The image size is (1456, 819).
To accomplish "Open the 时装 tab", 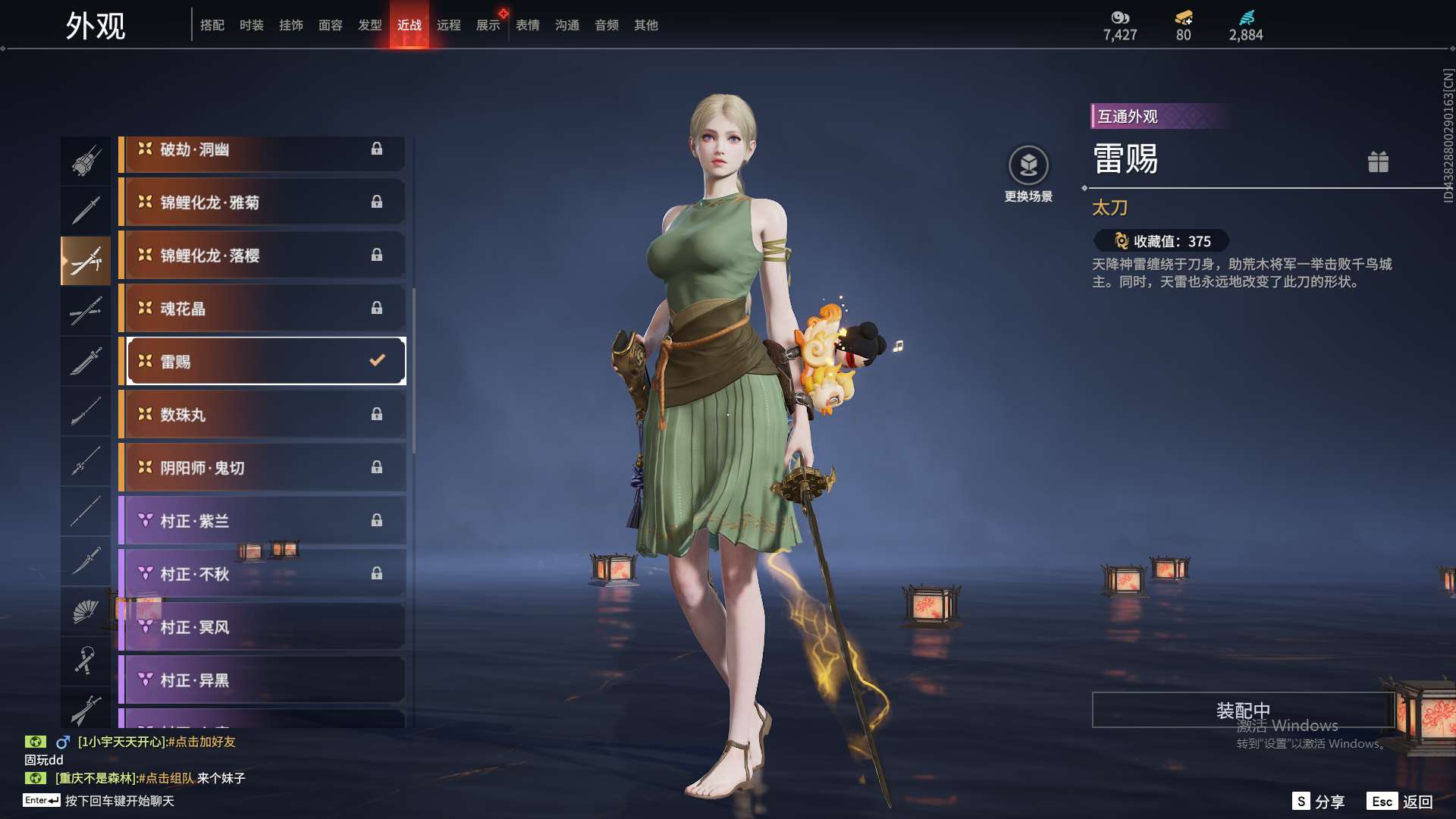I will (251, 25).
